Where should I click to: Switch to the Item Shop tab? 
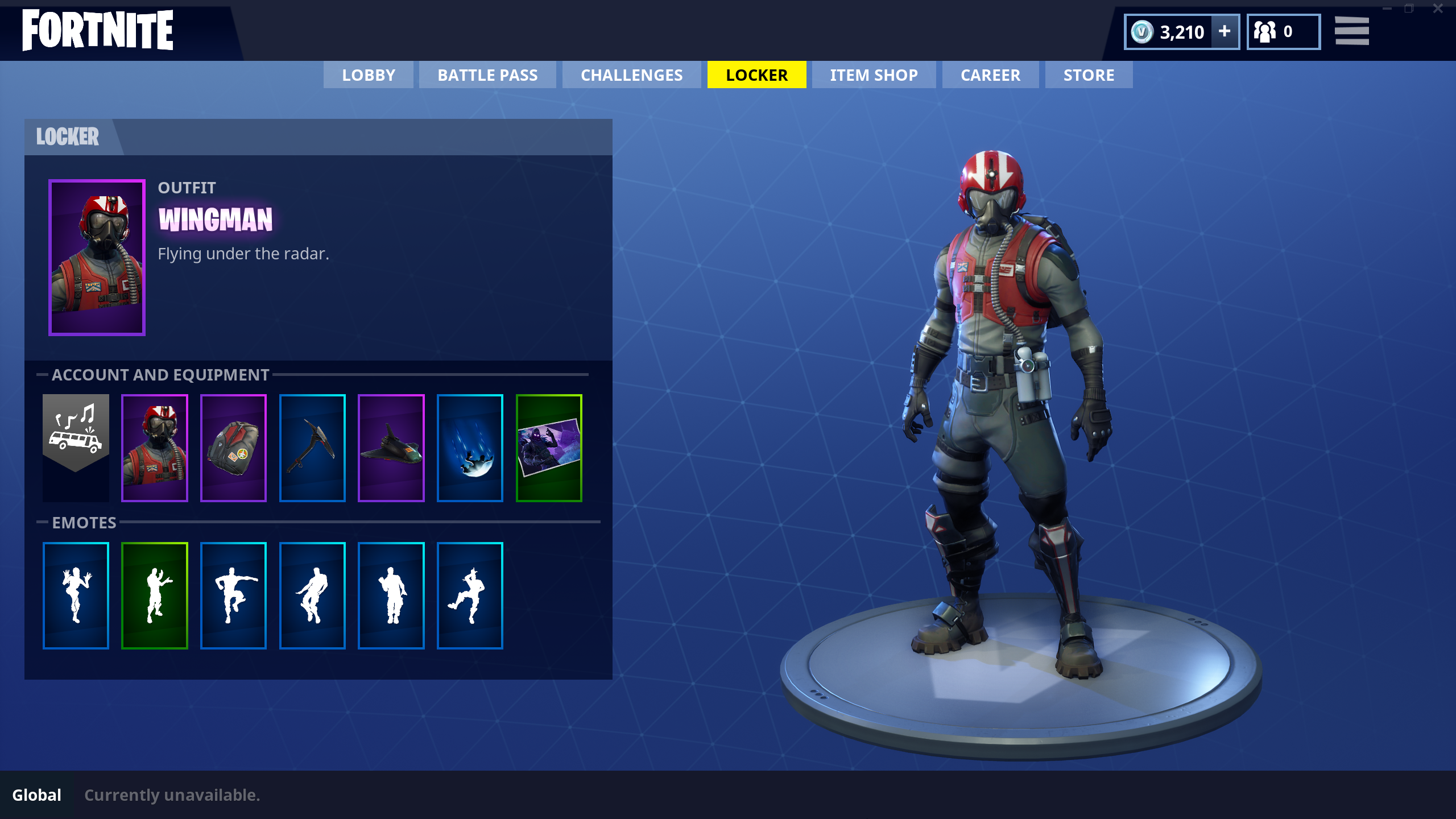873,75
